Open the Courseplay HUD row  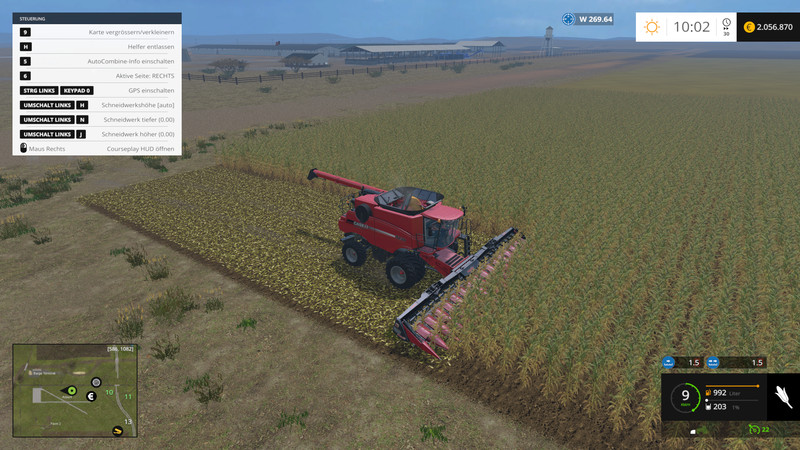click(97, 148)
